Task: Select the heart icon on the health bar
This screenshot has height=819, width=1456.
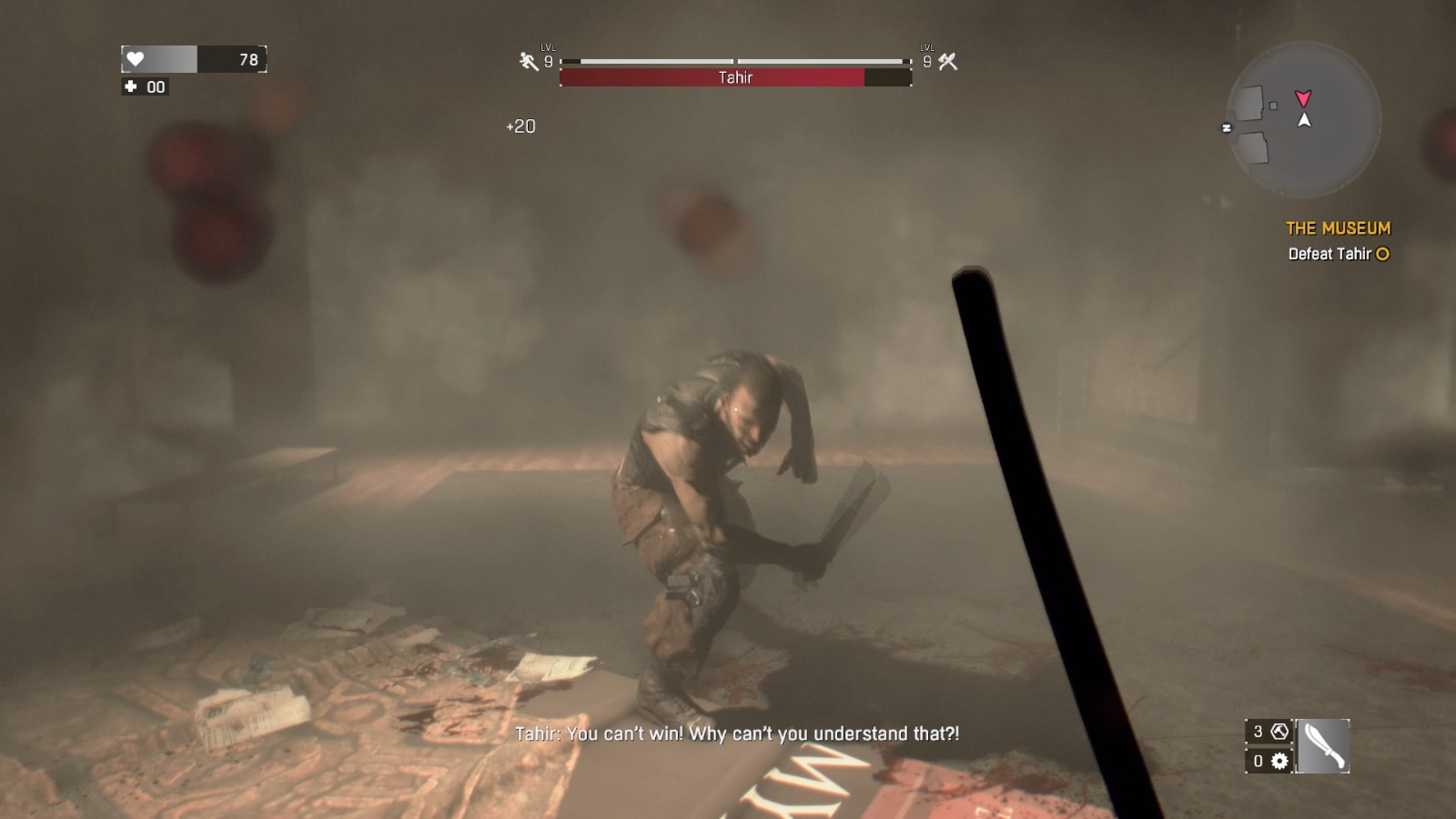Action: [x=136, y=58]
